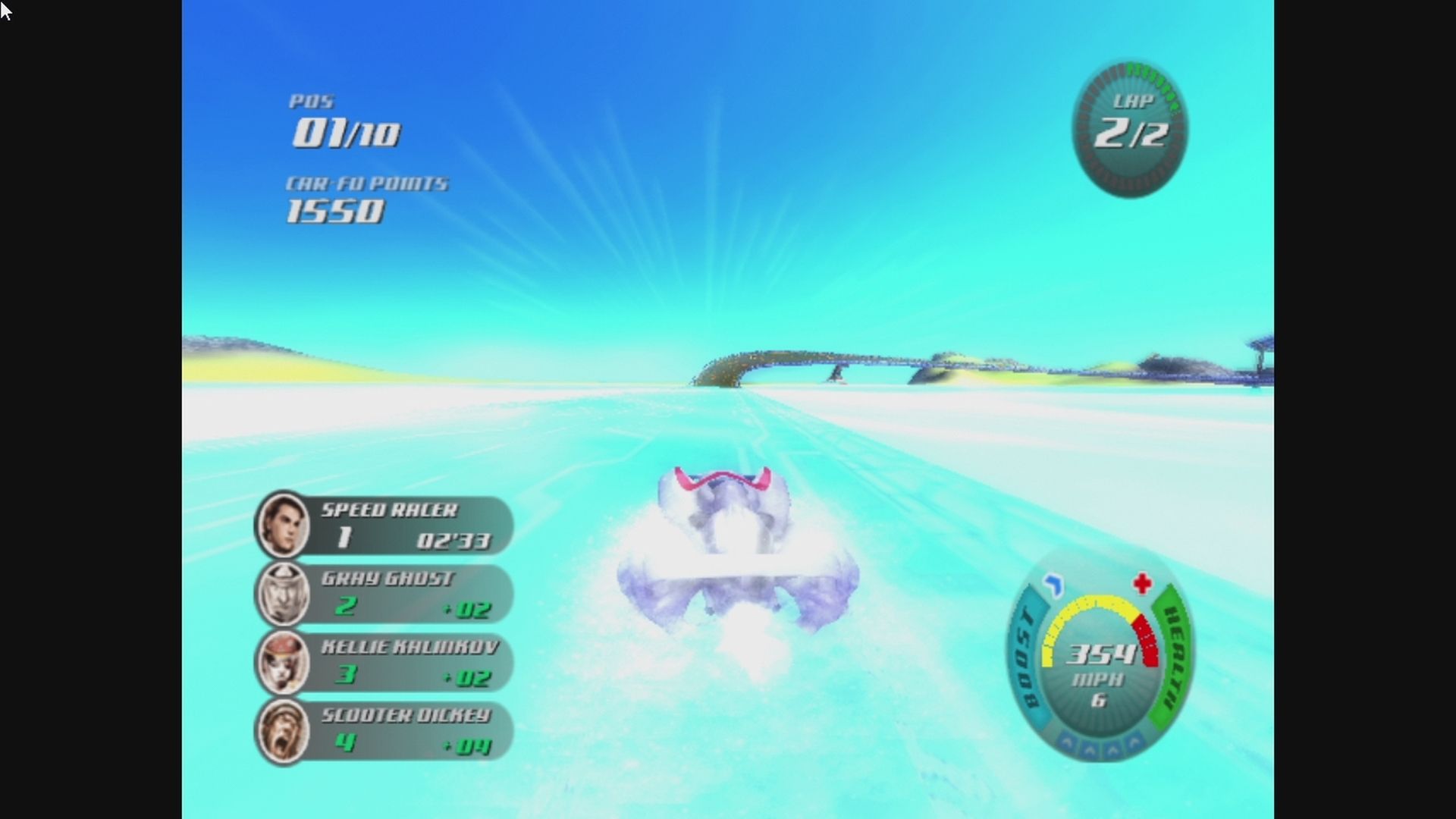
Task: Select Speed Racer's portrait in the standings
Action: pos(285,526)
